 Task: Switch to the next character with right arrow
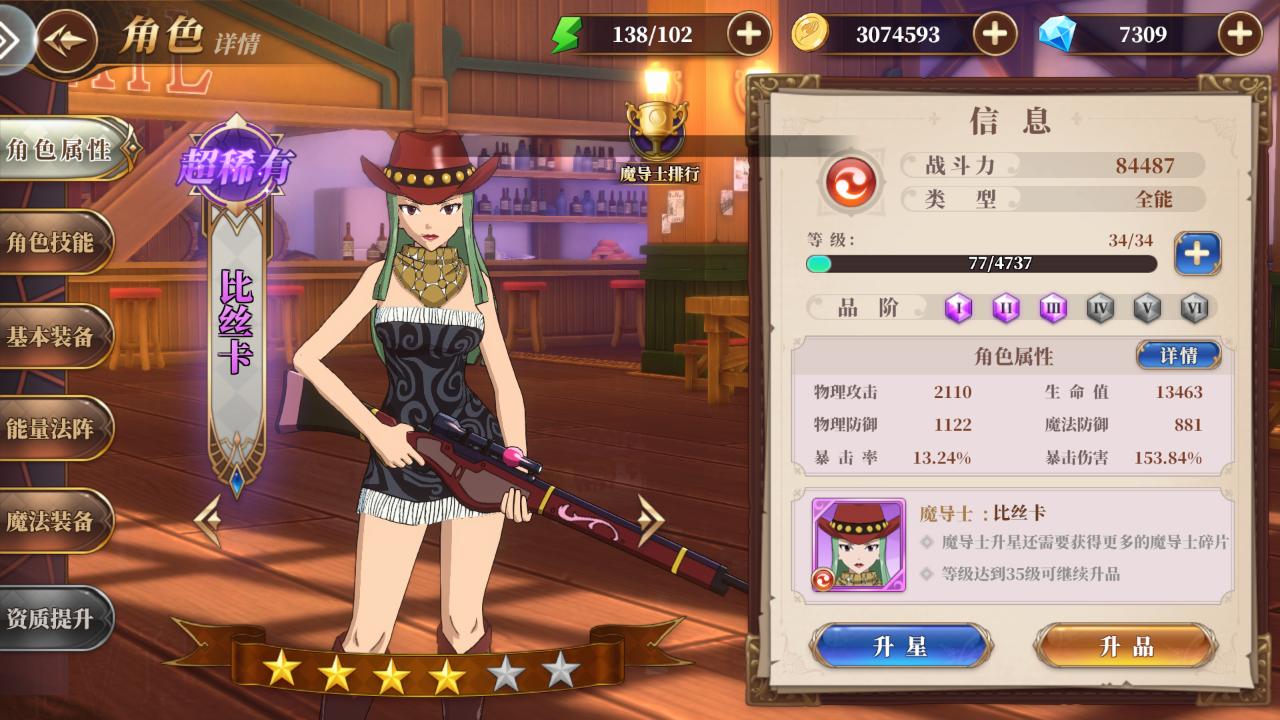(x=650, y=520)
